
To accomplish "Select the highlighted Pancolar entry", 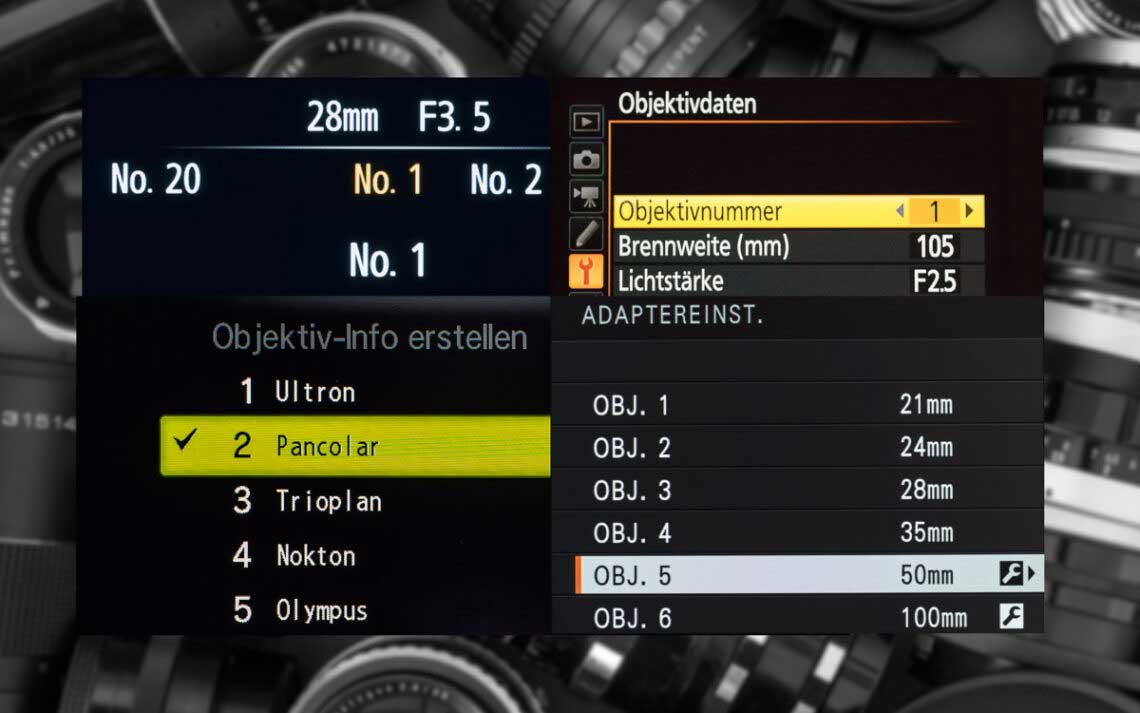I will point(355,446).
